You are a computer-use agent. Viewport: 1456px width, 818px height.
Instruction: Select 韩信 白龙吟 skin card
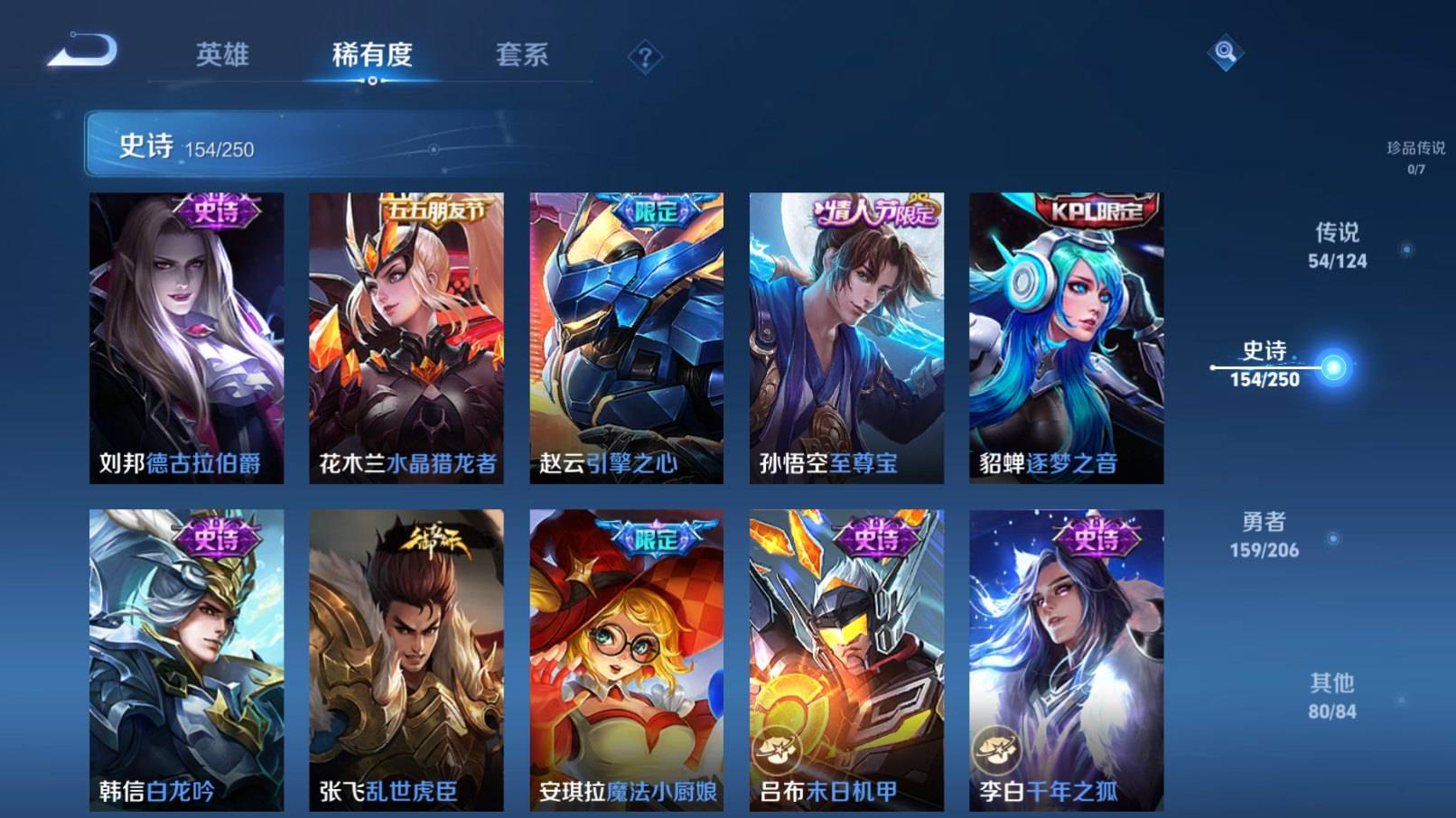click(x=186, y=659)
